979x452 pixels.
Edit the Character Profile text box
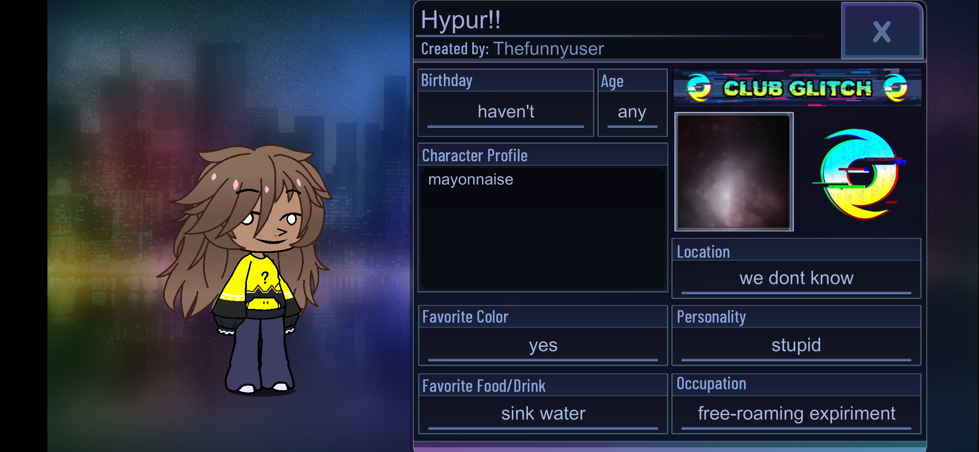pyautogui.click(x=542, y=228)
